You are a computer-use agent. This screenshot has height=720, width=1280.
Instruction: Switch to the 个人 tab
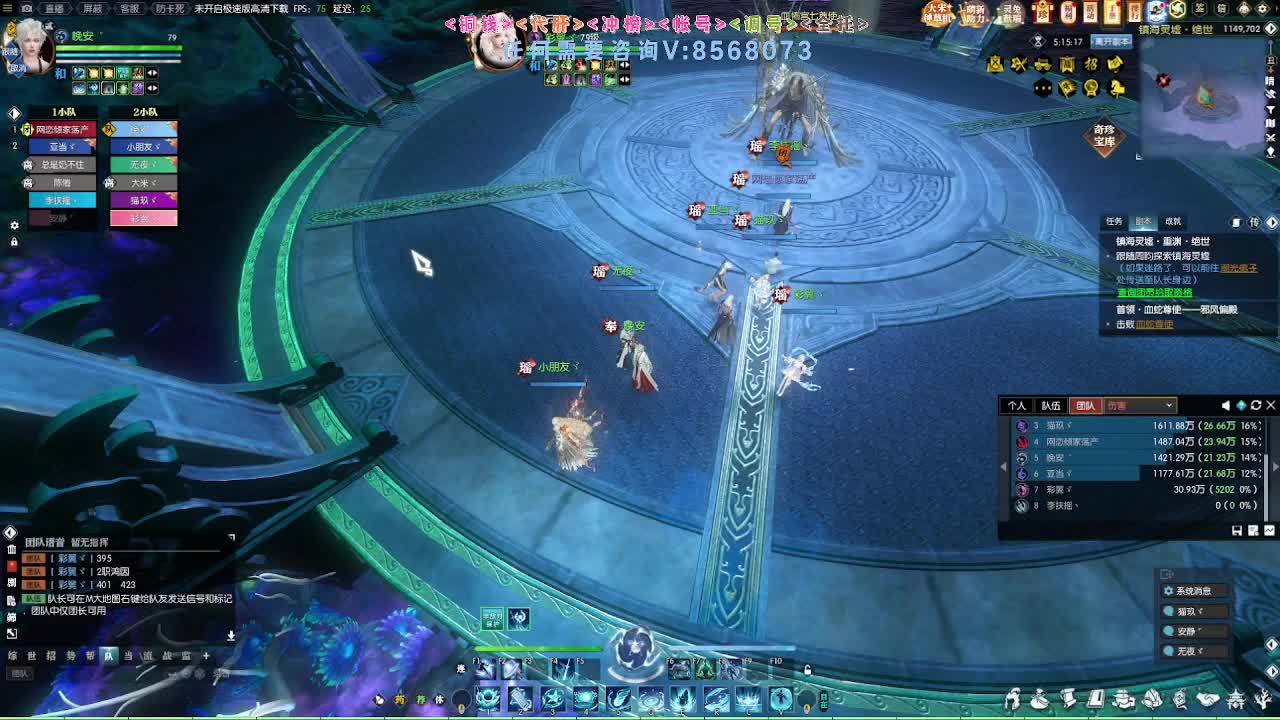click(x=1019, y=405)
